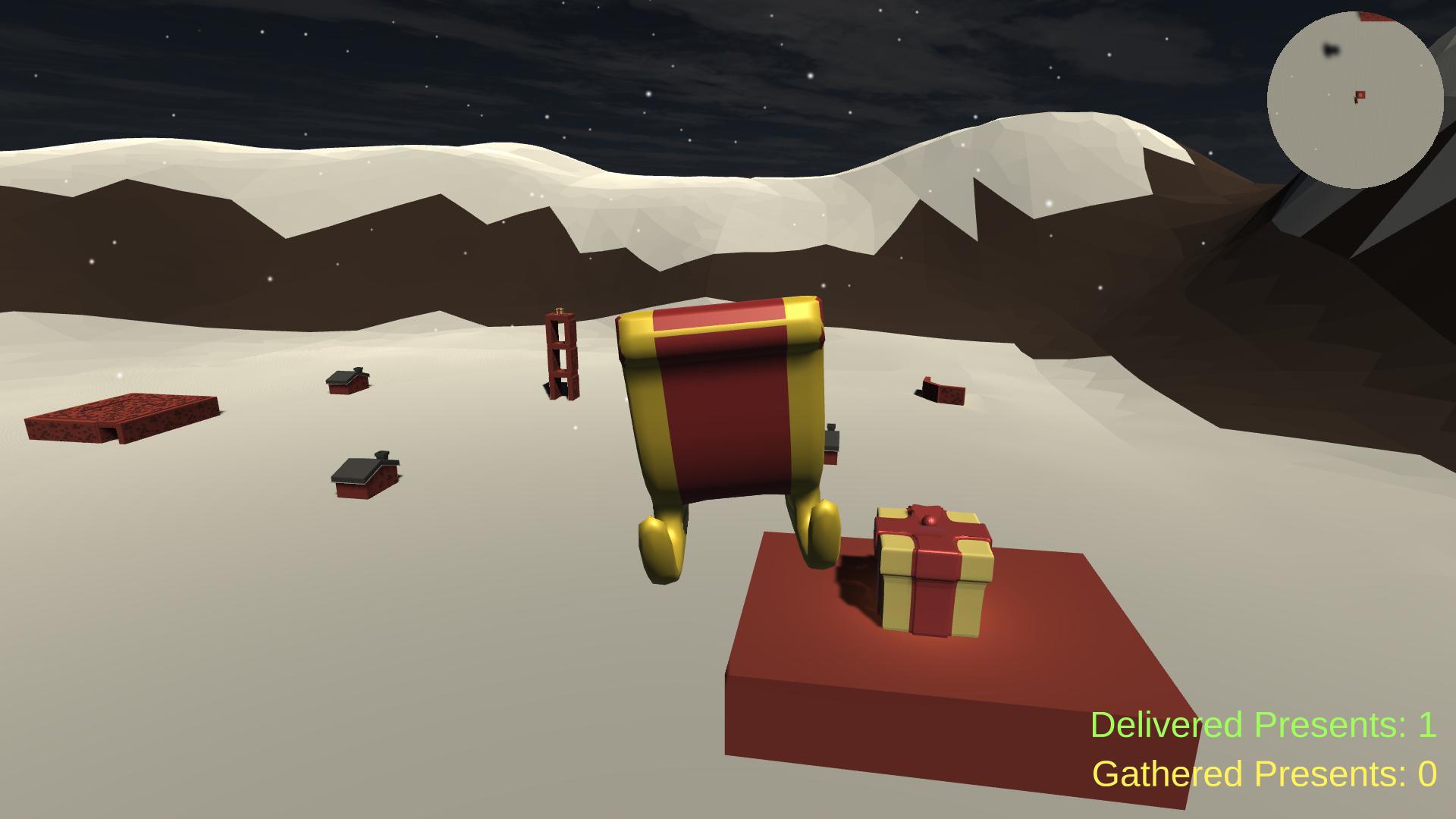Click the dark sleigh silhouette shown on the minimap
1456x819 pixels.
coord(1331,50)
